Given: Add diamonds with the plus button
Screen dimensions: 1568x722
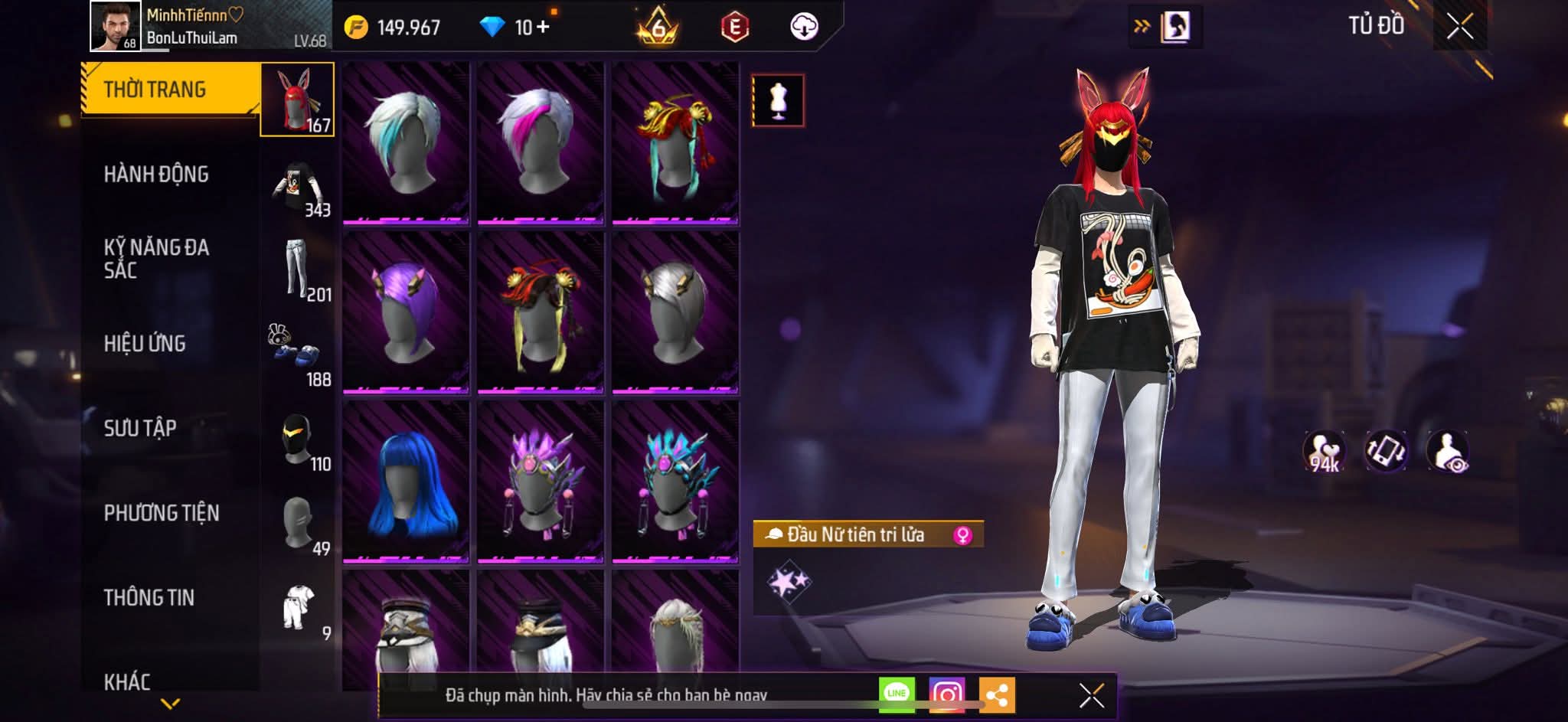Looking at the screenshot, I should 543,27.
